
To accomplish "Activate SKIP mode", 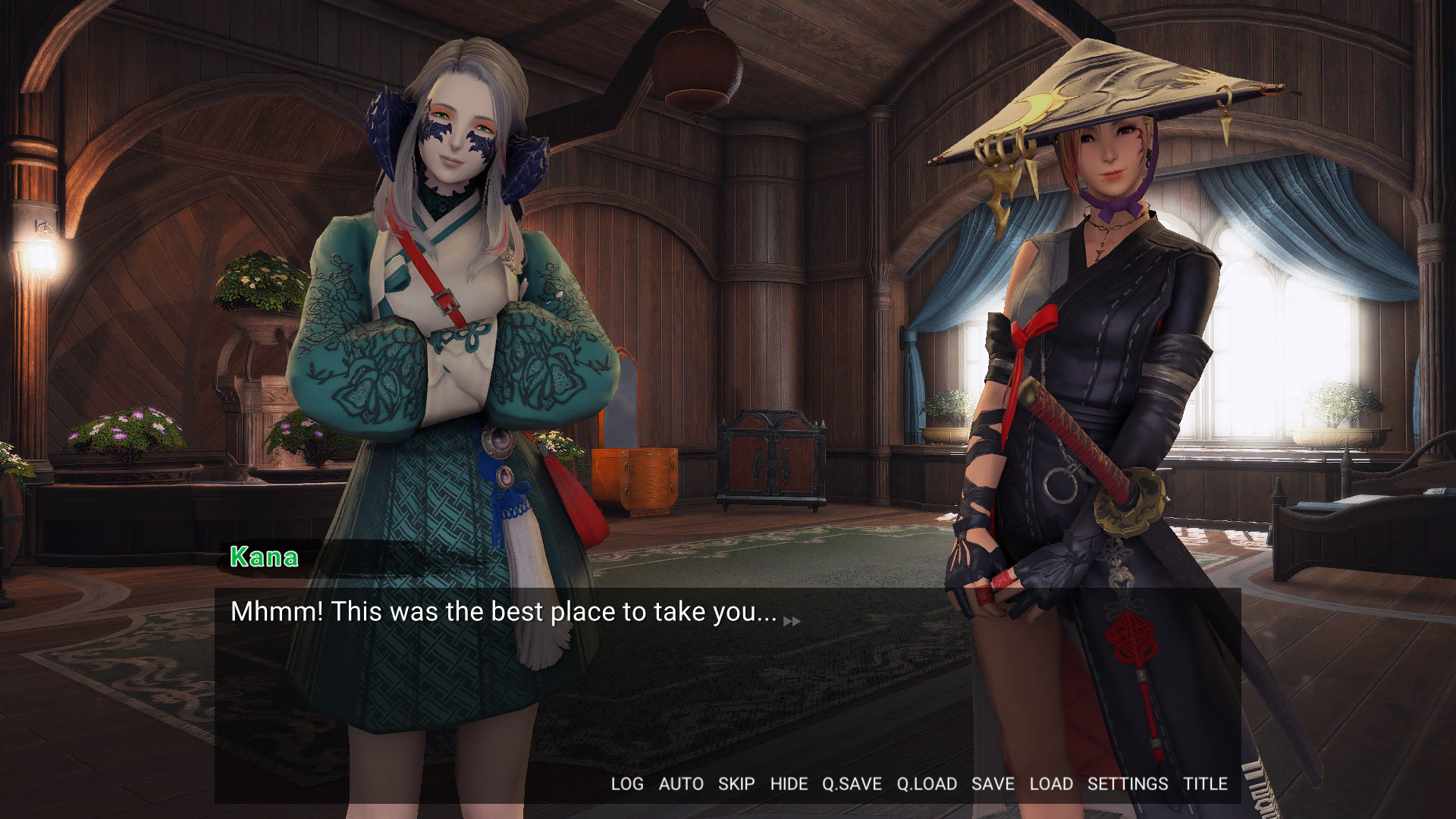I will click(x=736, y=784).
